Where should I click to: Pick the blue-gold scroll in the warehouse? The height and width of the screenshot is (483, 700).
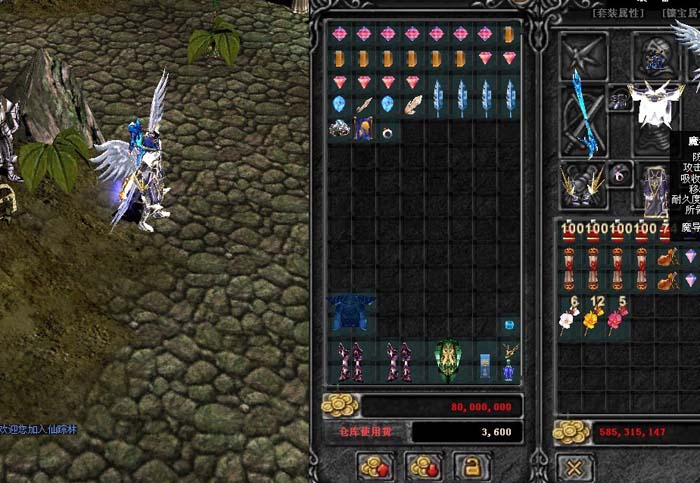[363, 129]
